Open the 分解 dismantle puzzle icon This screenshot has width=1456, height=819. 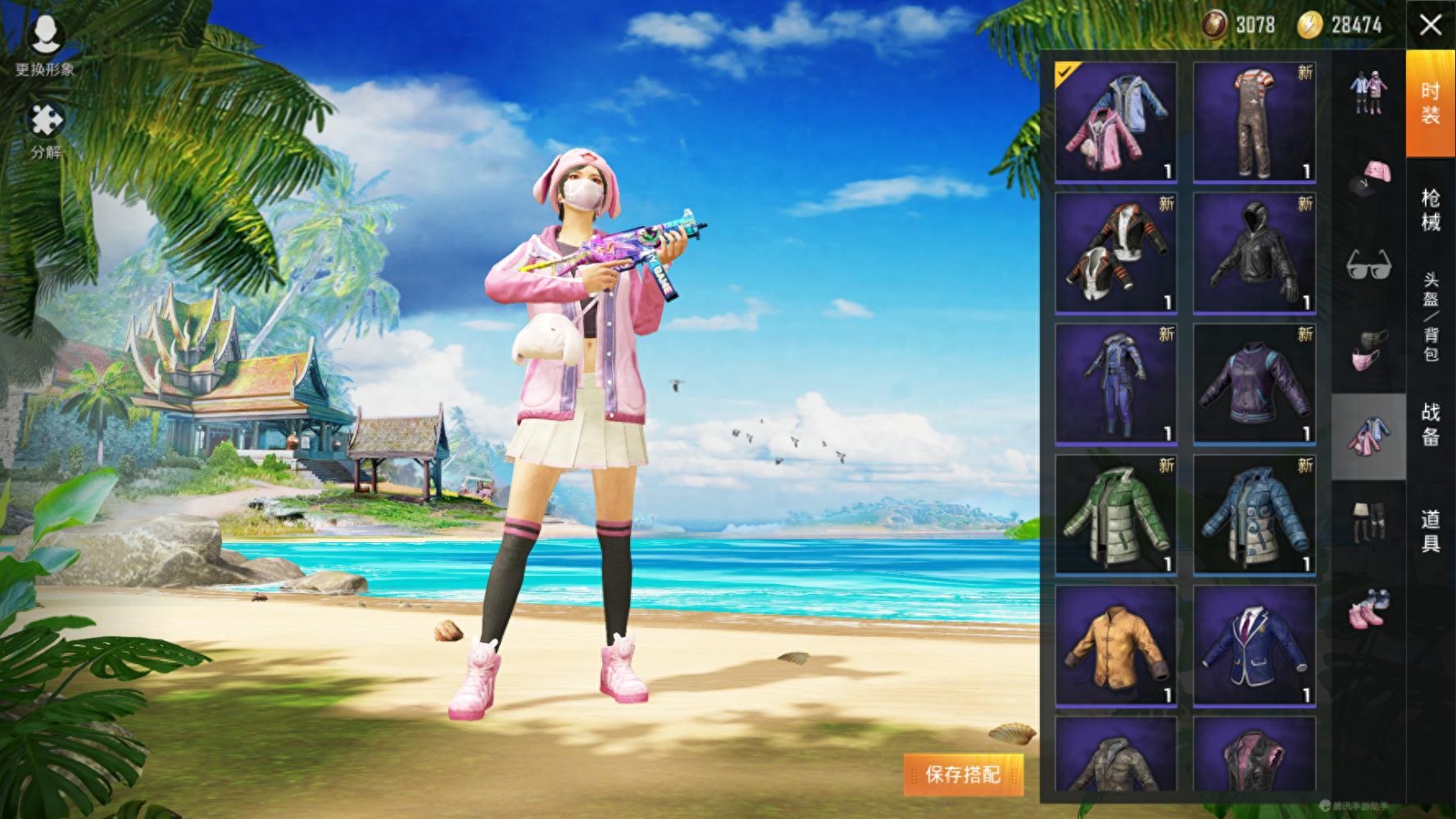(46, 130)
